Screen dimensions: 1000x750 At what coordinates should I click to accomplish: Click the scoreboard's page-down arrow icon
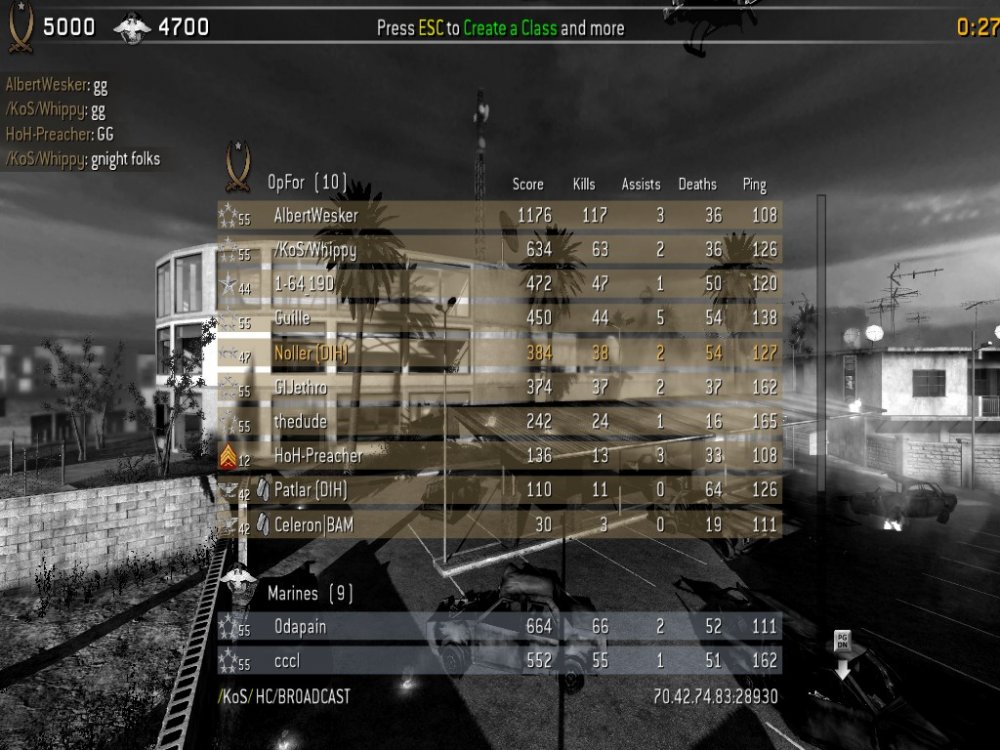pos(842,655)
